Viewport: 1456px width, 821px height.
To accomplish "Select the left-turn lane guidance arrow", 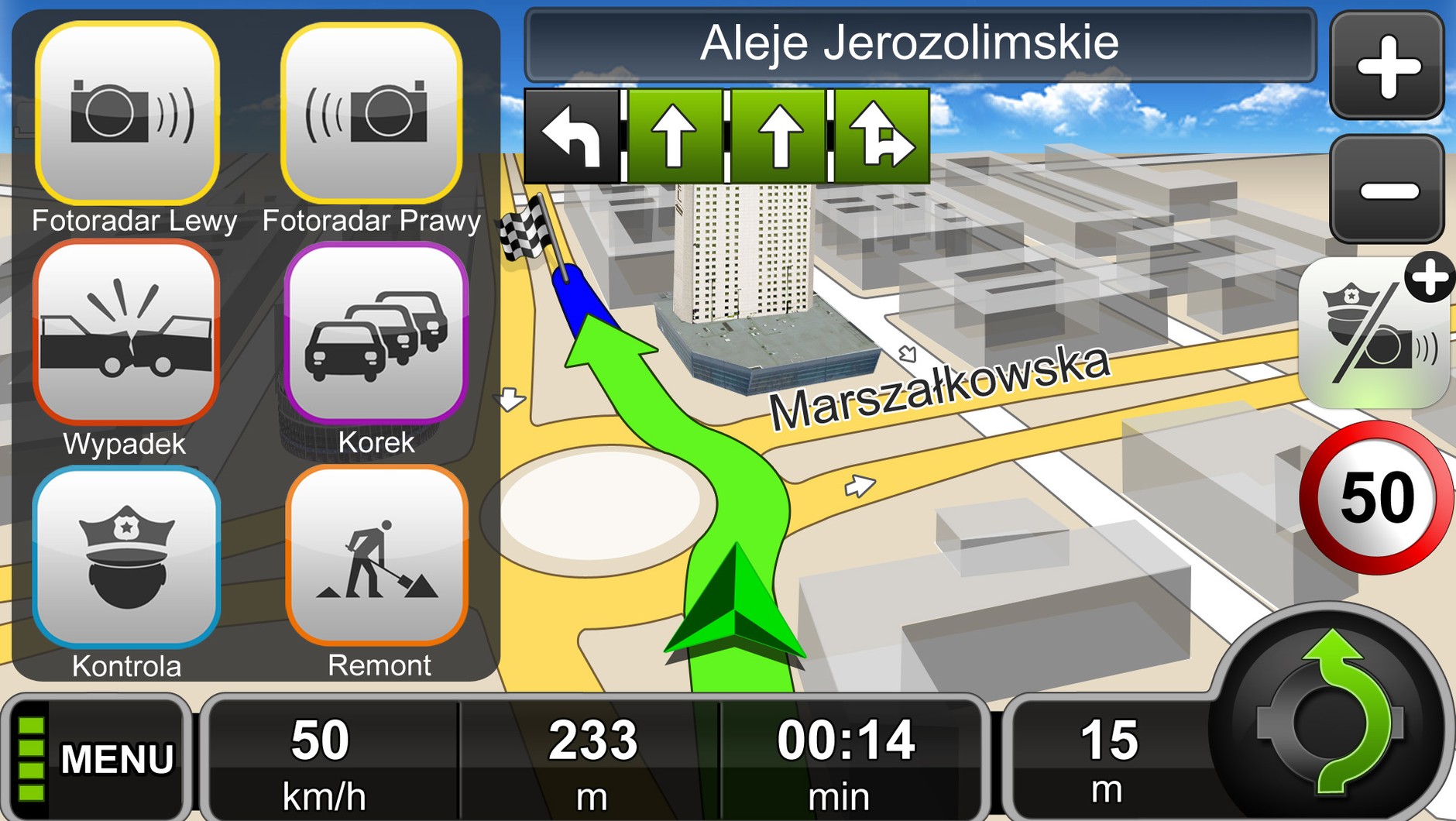I will click(572, 137).
